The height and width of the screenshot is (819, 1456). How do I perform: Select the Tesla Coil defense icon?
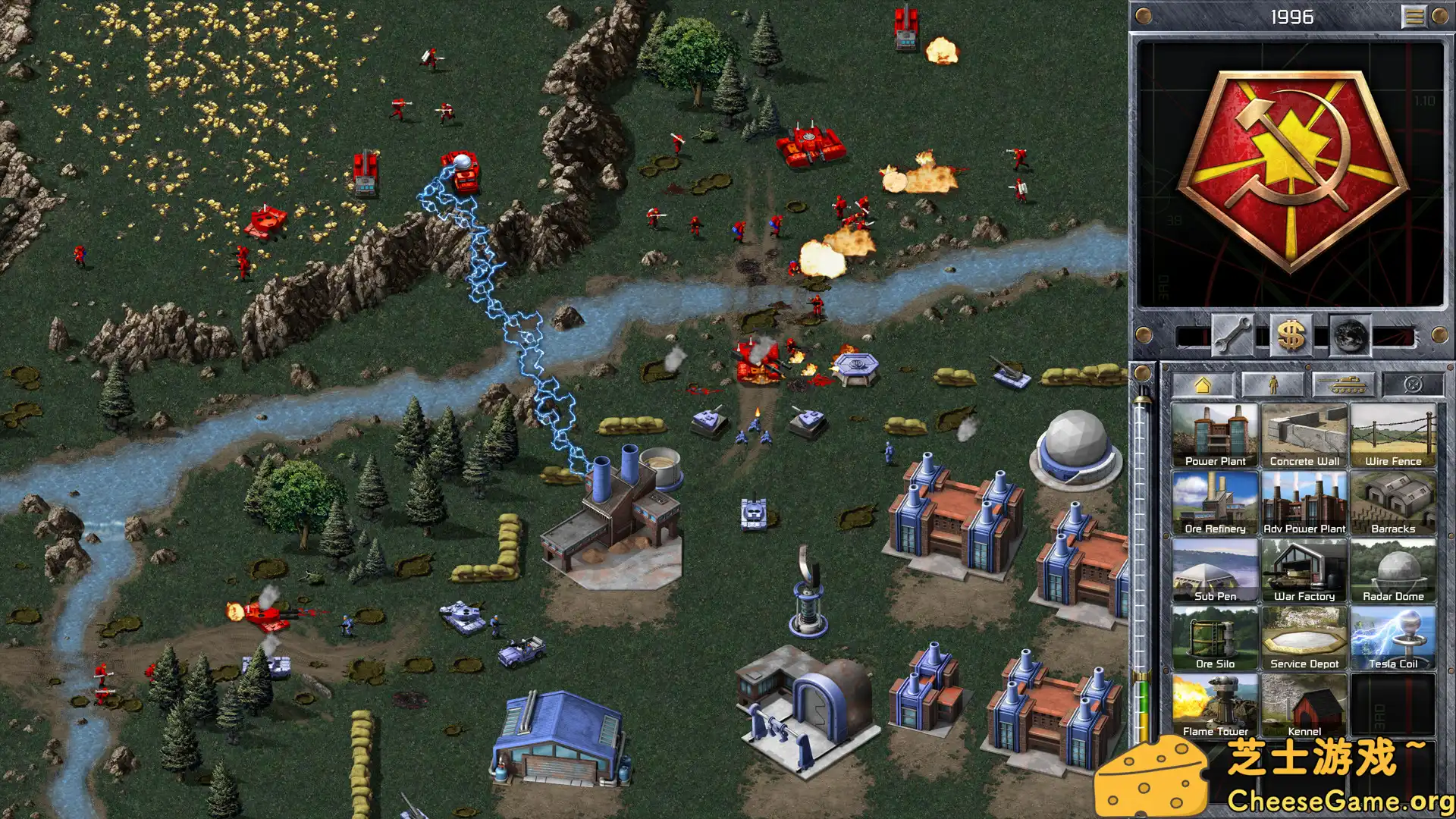[1394, 637]
